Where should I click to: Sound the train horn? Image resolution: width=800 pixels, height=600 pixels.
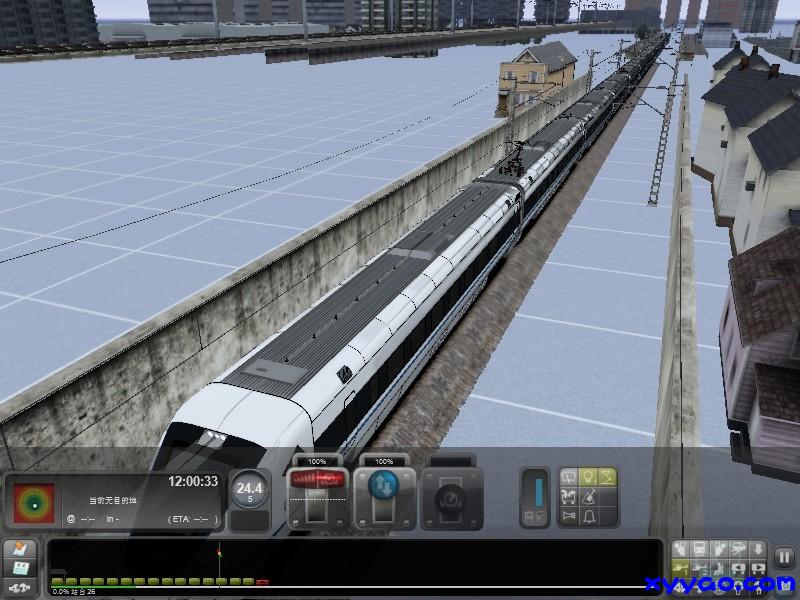click(x=569, y=516)
